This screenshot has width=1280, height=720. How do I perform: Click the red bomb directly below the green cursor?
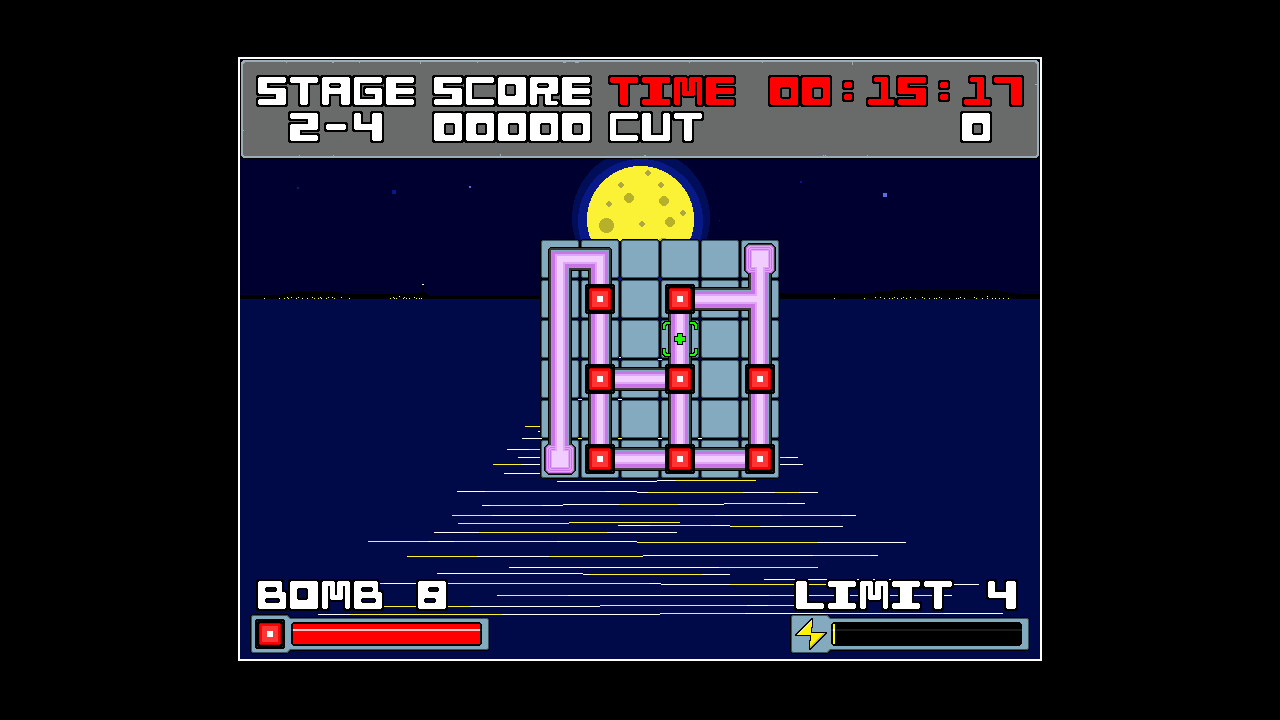[680, 379]
